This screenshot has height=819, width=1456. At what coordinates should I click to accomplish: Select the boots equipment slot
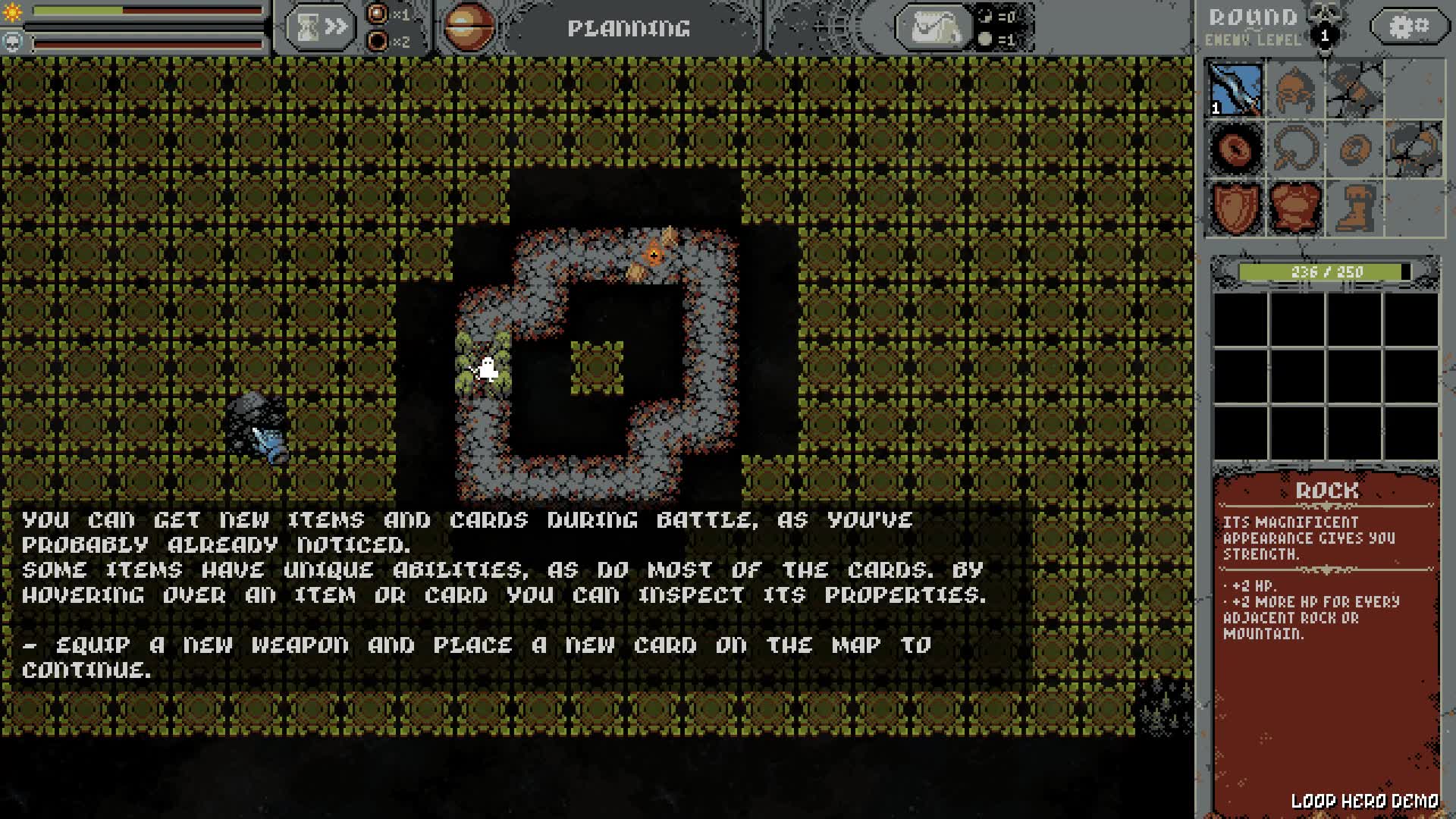[x=1353, y=208]
